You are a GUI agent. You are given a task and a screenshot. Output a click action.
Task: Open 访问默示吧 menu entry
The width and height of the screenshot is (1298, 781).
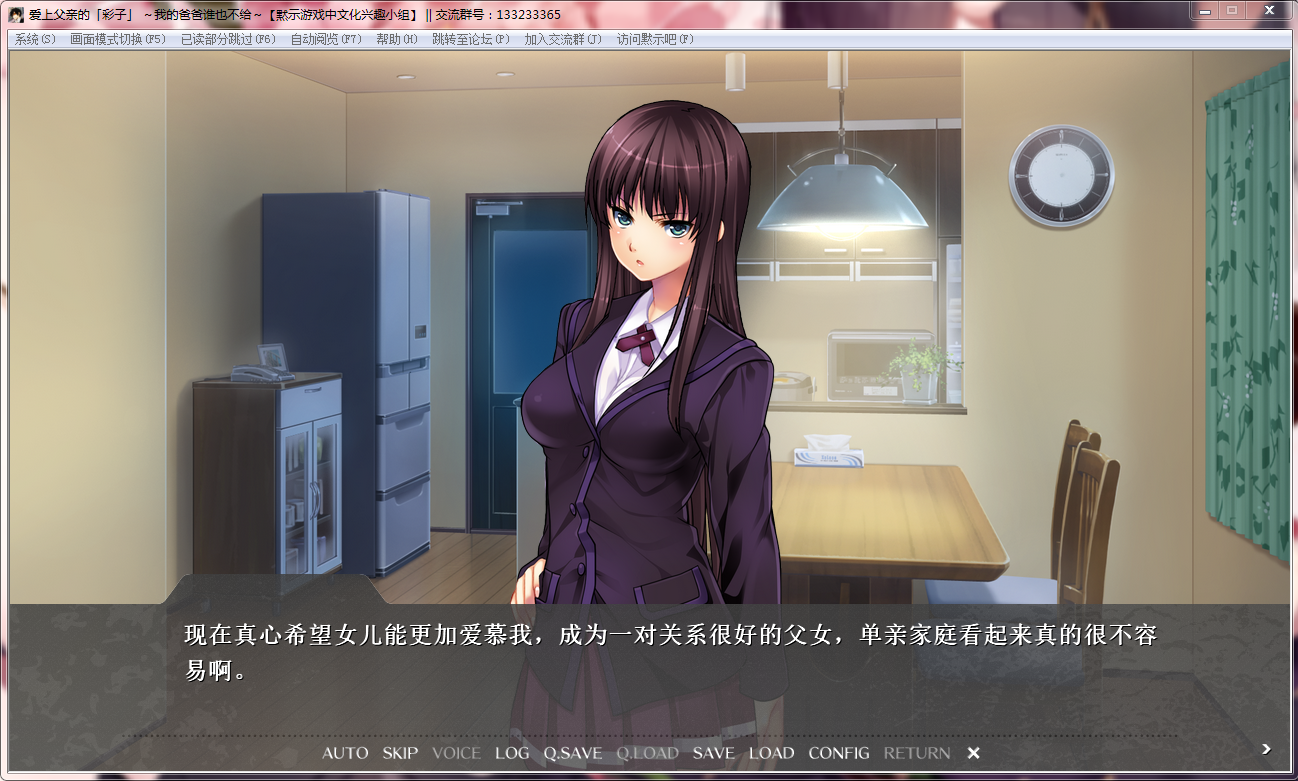click(x=655, y=39)
